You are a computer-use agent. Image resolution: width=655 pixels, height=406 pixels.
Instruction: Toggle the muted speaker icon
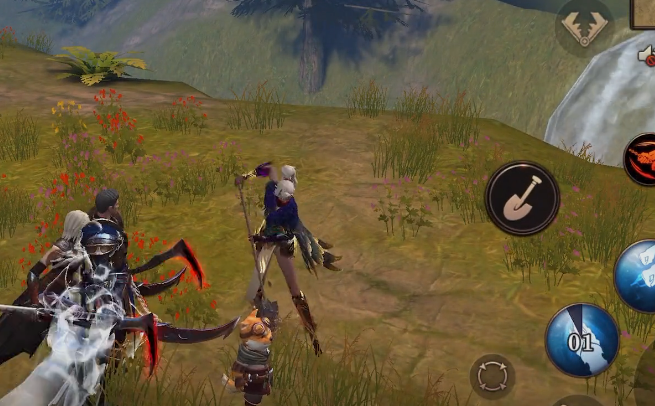tap(648, 57)
